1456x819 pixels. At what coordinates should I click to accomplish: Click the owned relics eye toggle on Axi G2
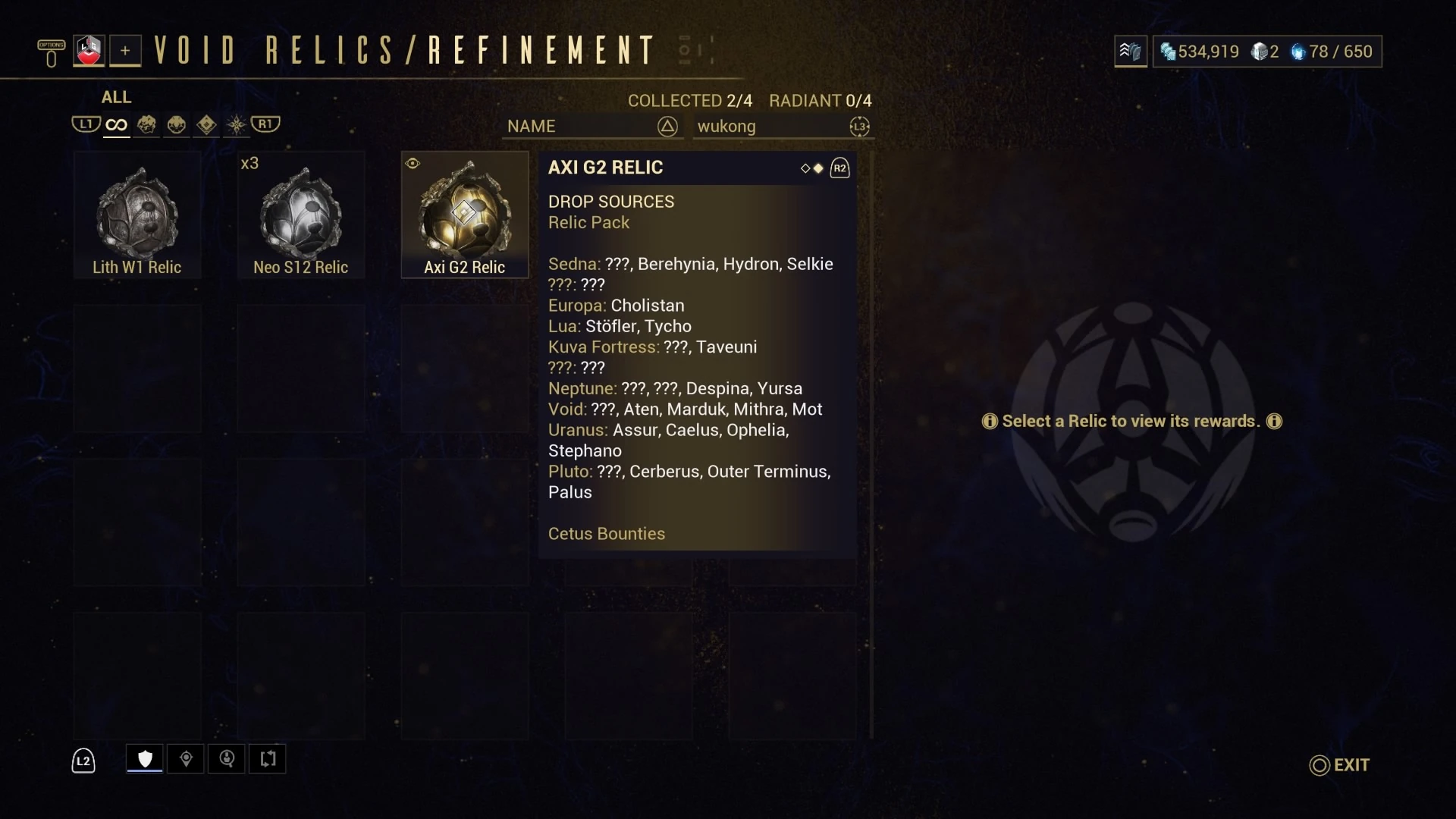(x=413, y=163)
